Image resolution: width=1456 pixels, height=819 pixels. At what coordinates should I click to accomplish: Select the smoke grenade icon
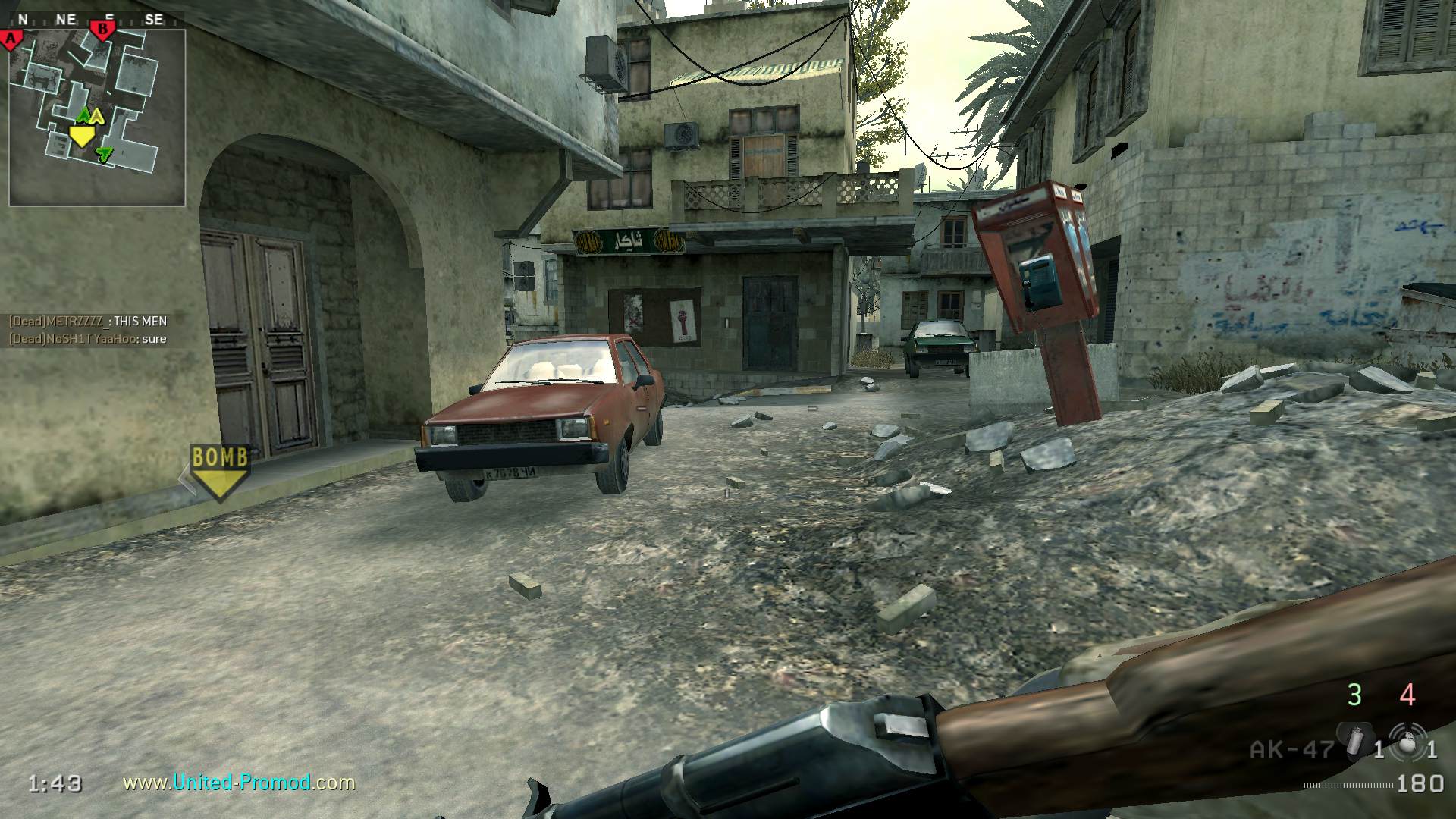(x=1354, y=741)
